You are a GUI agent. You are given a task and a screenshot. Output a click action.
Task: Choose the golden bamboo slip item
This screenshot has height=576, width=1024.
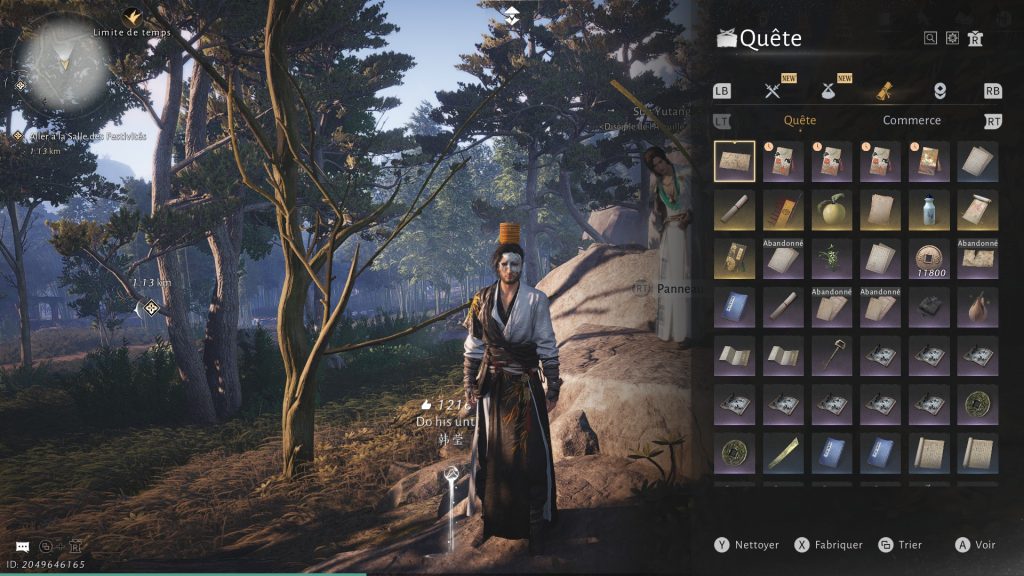tap(783, 452)
